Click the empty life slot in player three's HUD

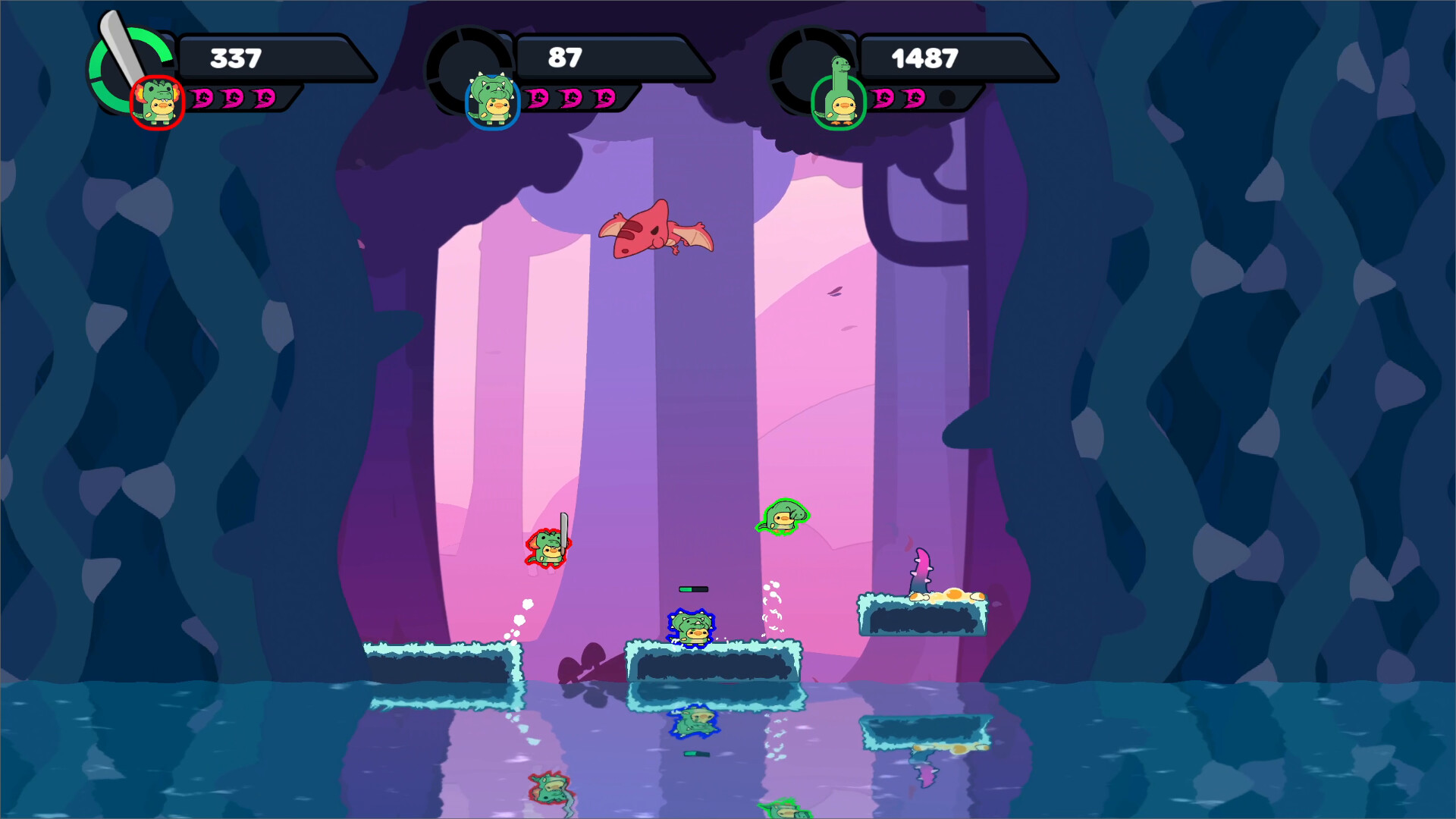pos(947,98)
